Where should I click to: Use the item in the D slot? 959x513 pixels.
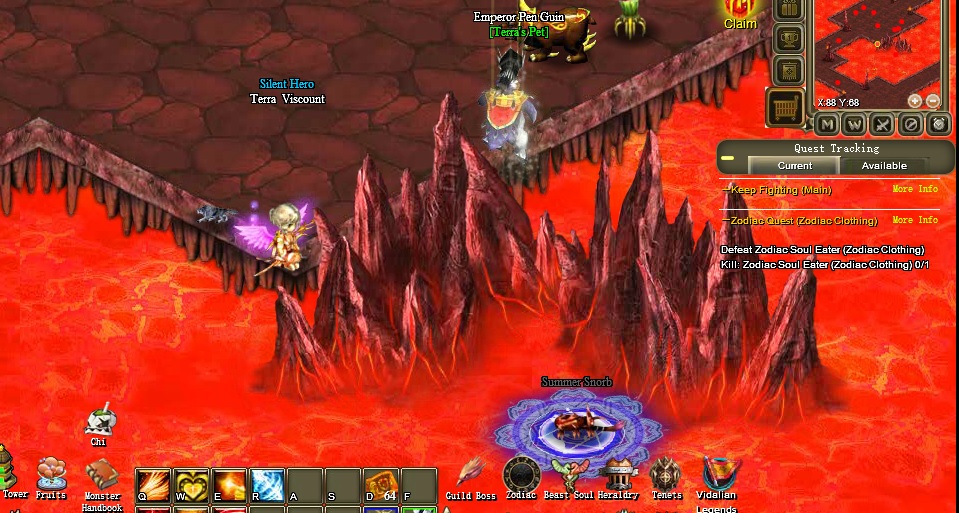[x=381, y=485]
